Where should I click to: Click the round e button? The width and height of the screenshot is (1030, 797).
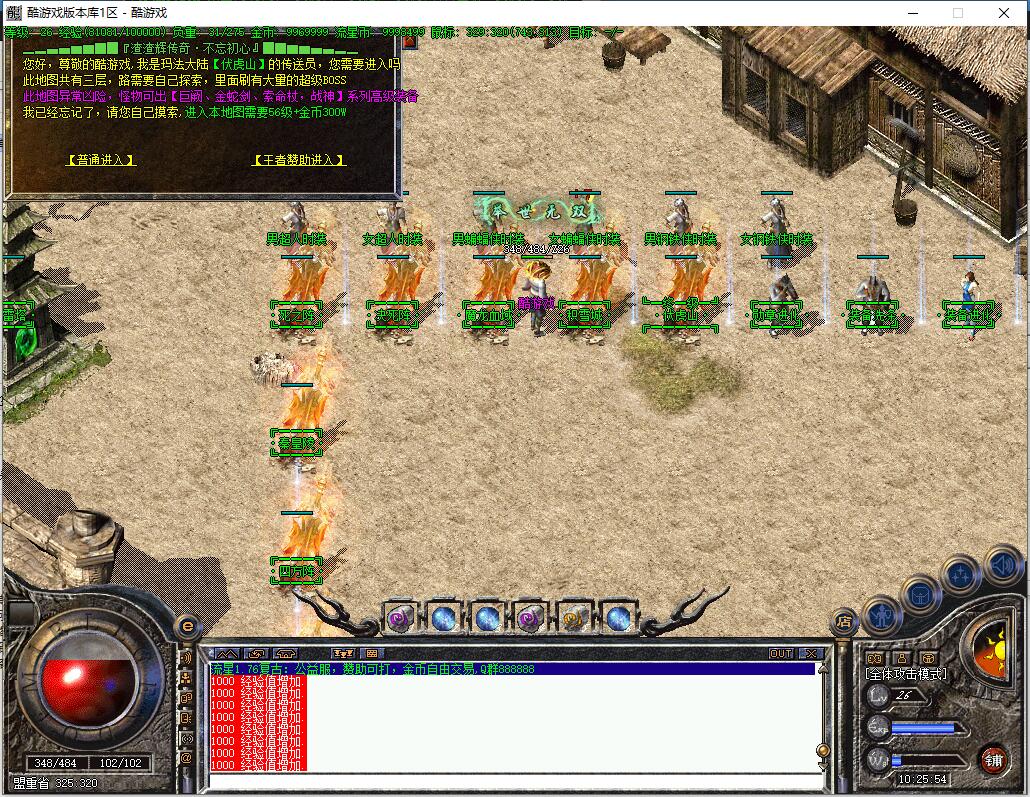[186, 627]
